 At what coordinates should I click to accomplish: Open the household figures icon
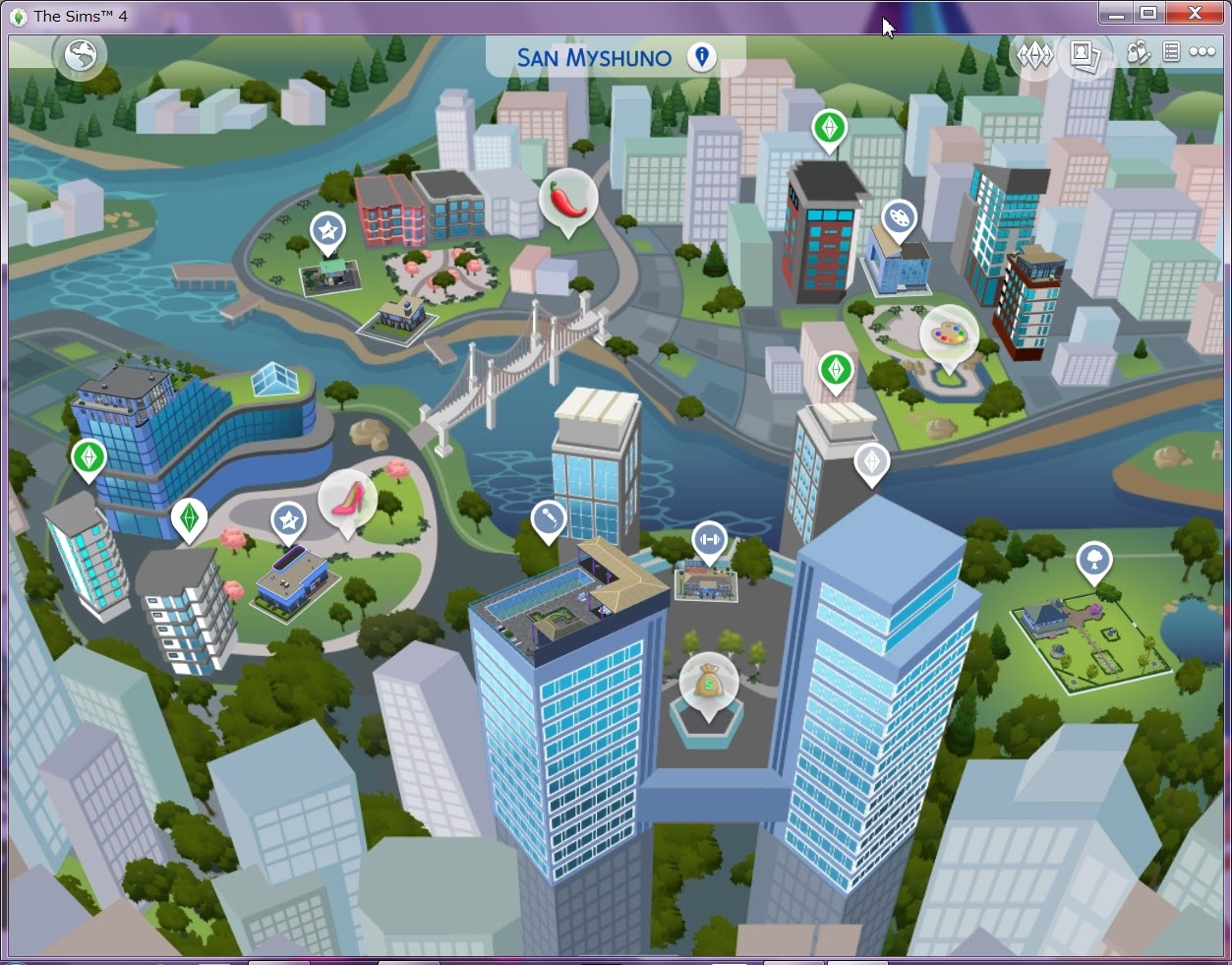point(1139,53)
